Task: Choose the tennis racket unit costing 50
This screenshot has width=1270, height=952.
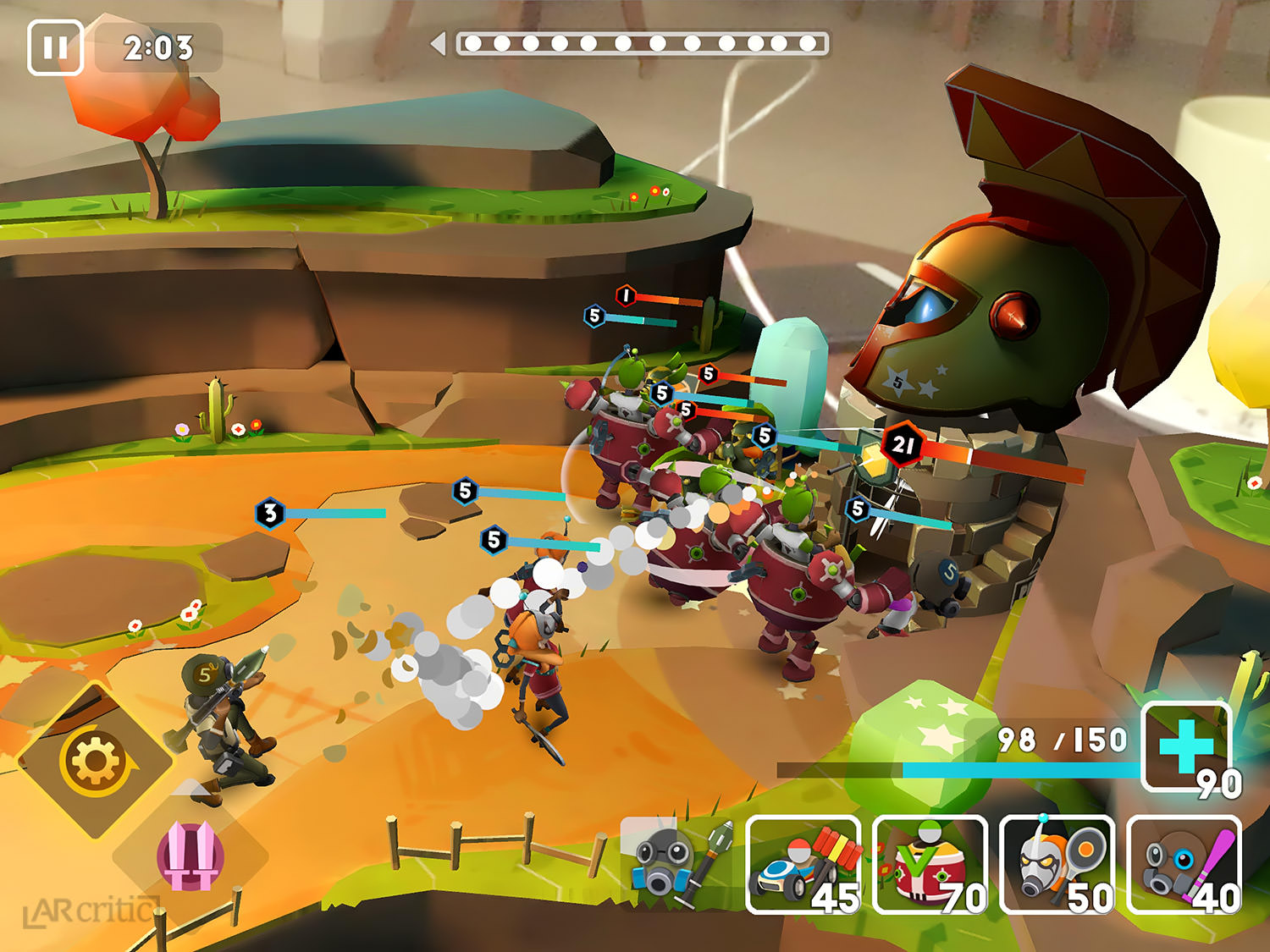Action: pos(1057,865)
